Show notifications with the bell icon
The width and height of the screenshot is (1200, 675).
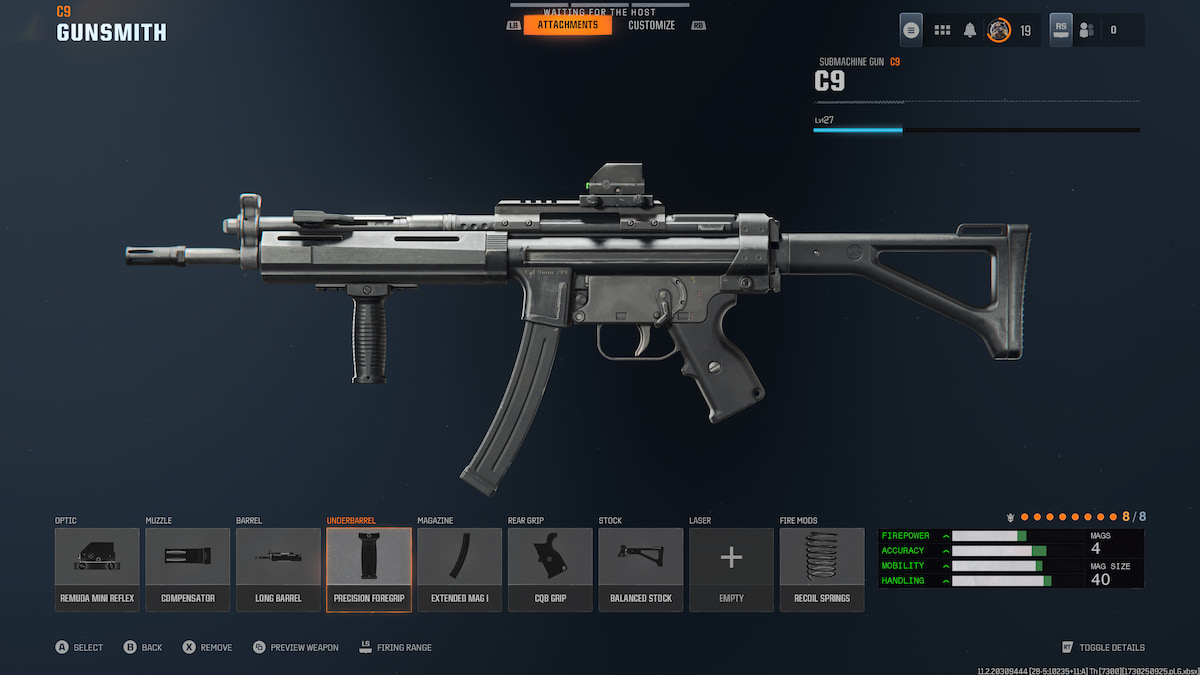pos(970,30)
